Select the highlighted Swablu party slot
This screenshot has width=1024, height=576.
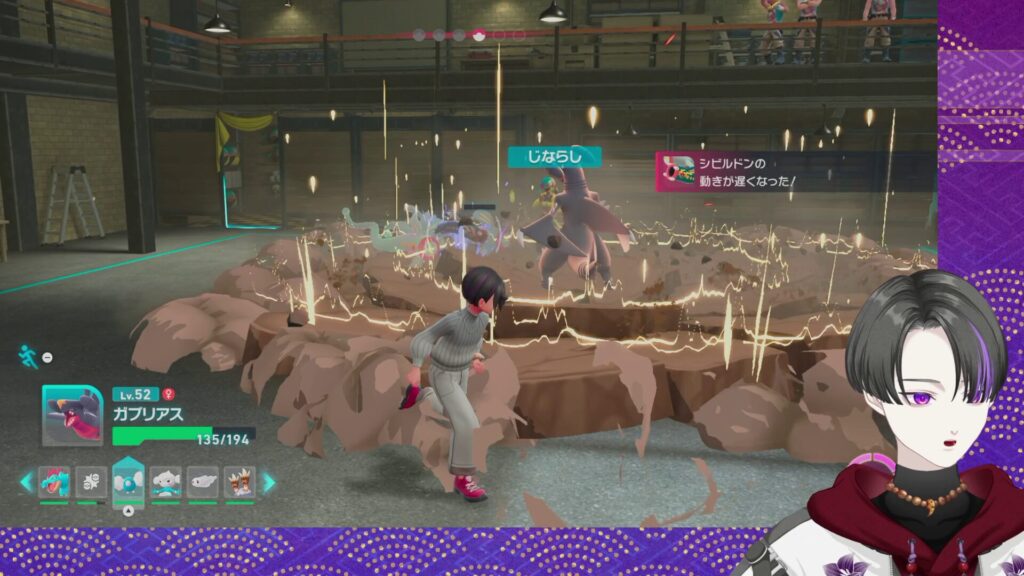click(x=128, y=481)
